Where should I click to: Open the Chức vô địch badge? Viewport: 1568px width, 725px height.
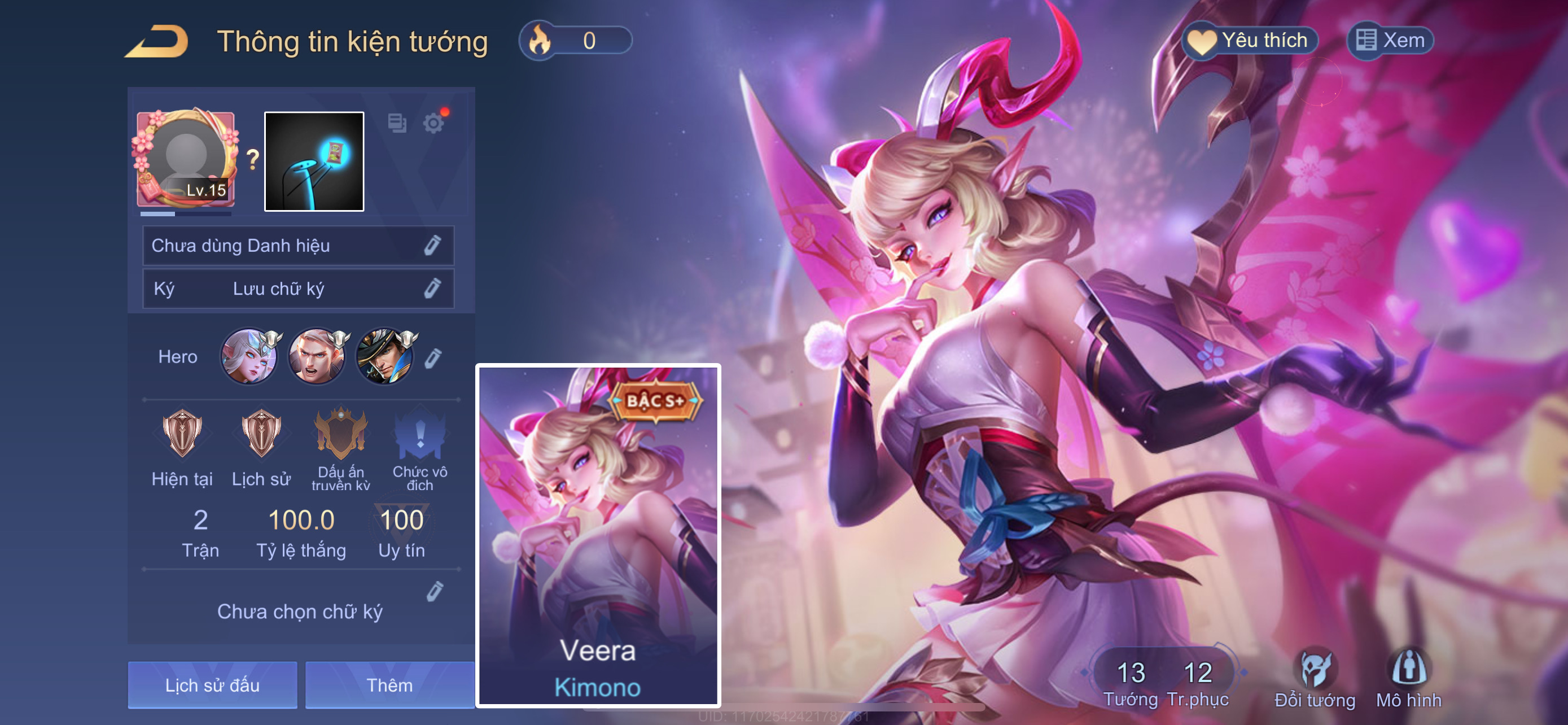click(419, 435)
